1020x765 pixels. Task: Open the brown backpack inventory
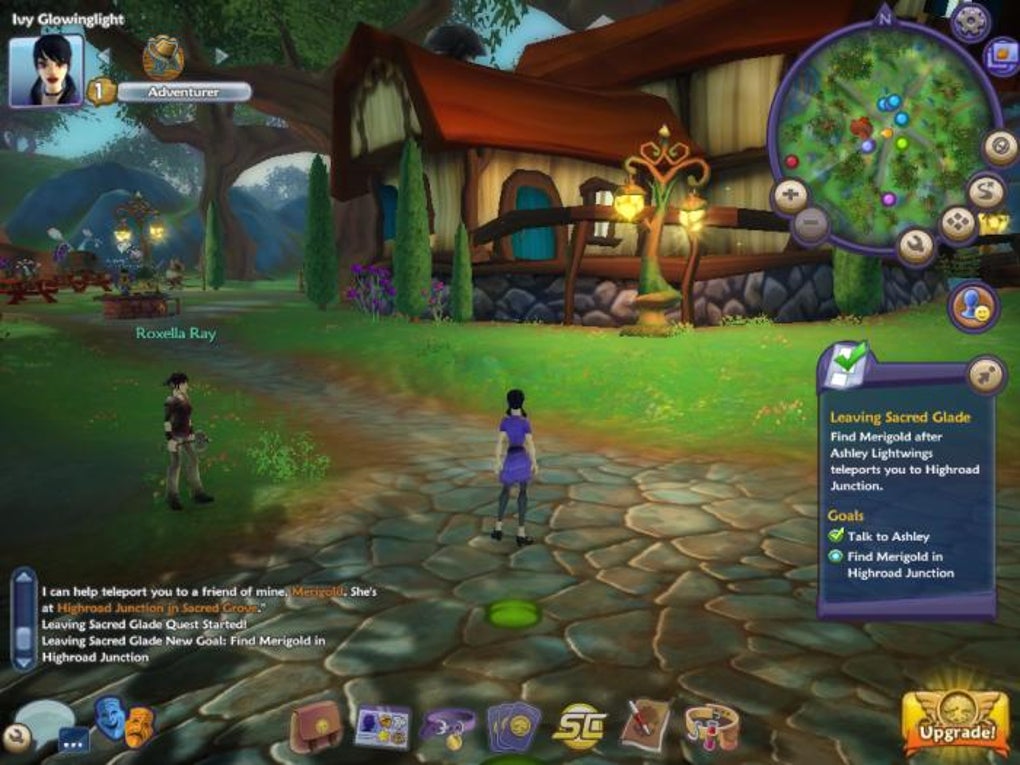tap(316, 727)
